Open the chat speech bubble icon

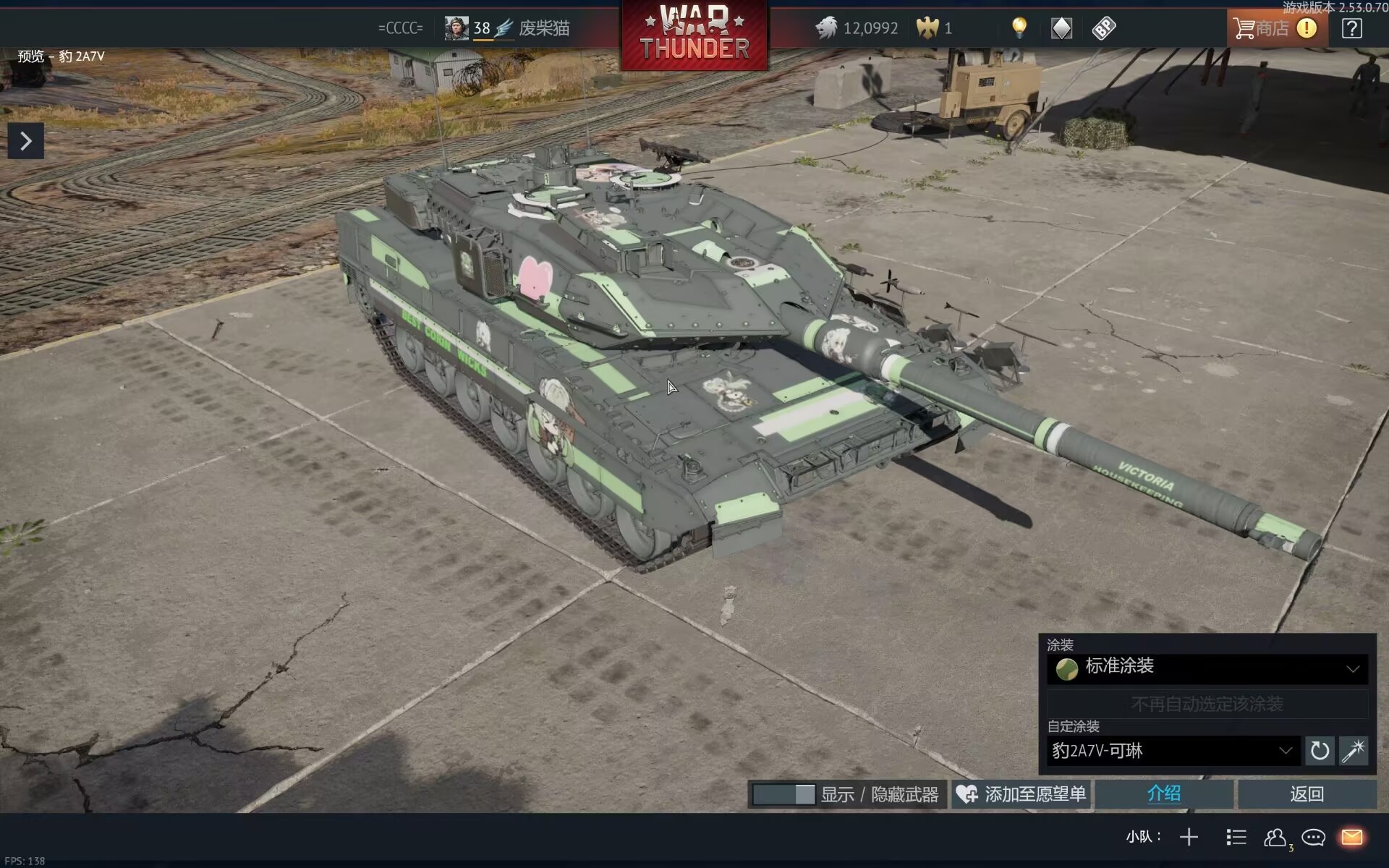[x=1313, y=838]
